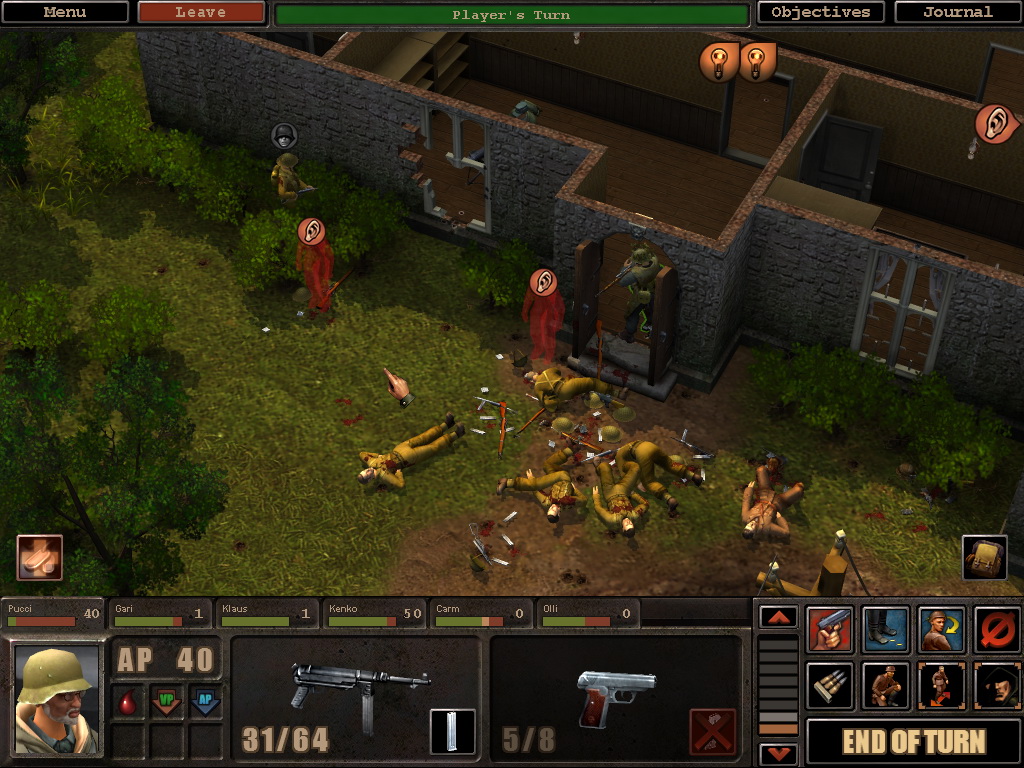This screenshot has height=768, width=1024.
Task: Select the submachine gun weapon slot
Action: (x=358, y=690)
